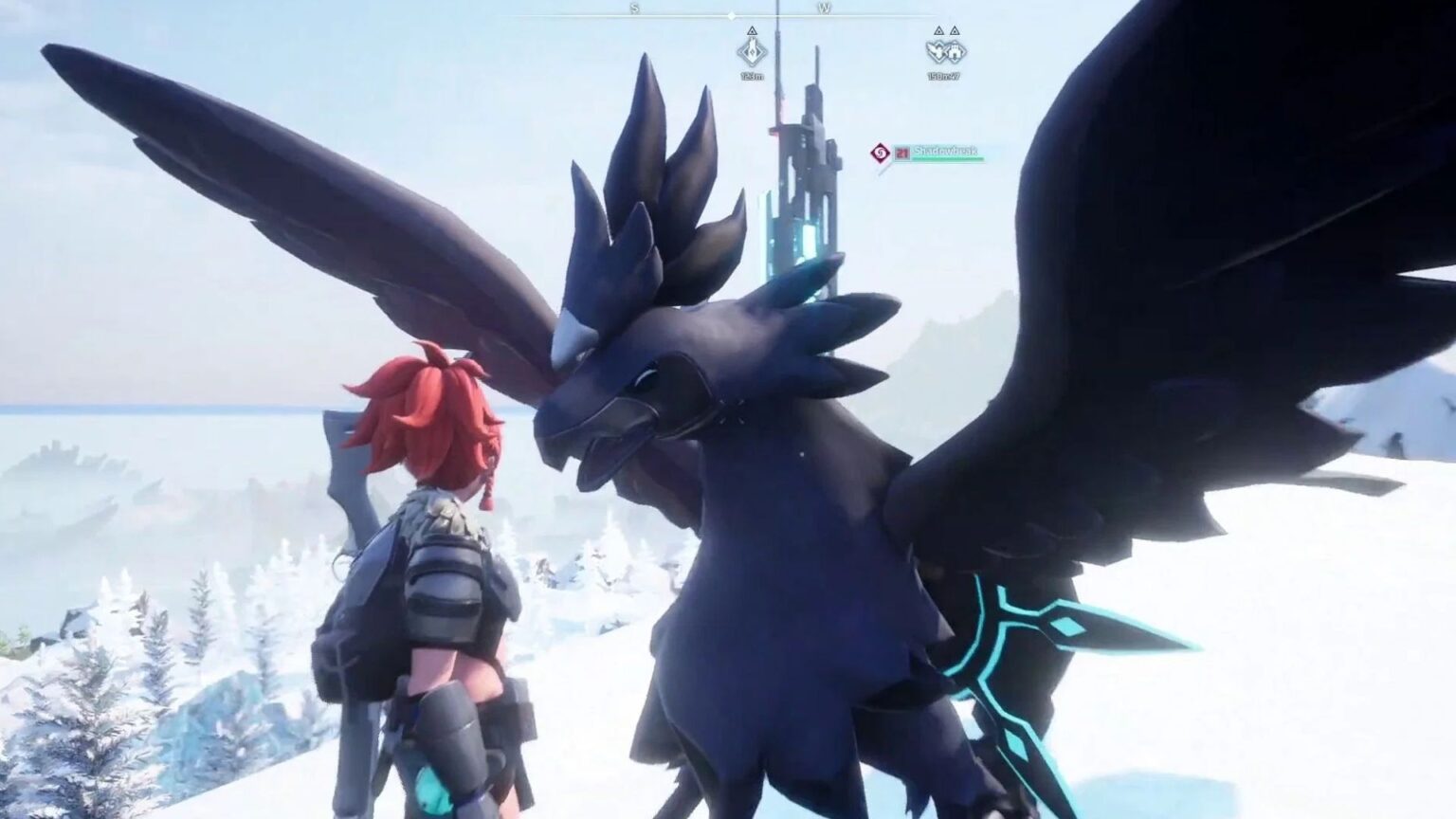Select the fast travel statue waypoint icon
1456x819 pixels.
point(752,52)
